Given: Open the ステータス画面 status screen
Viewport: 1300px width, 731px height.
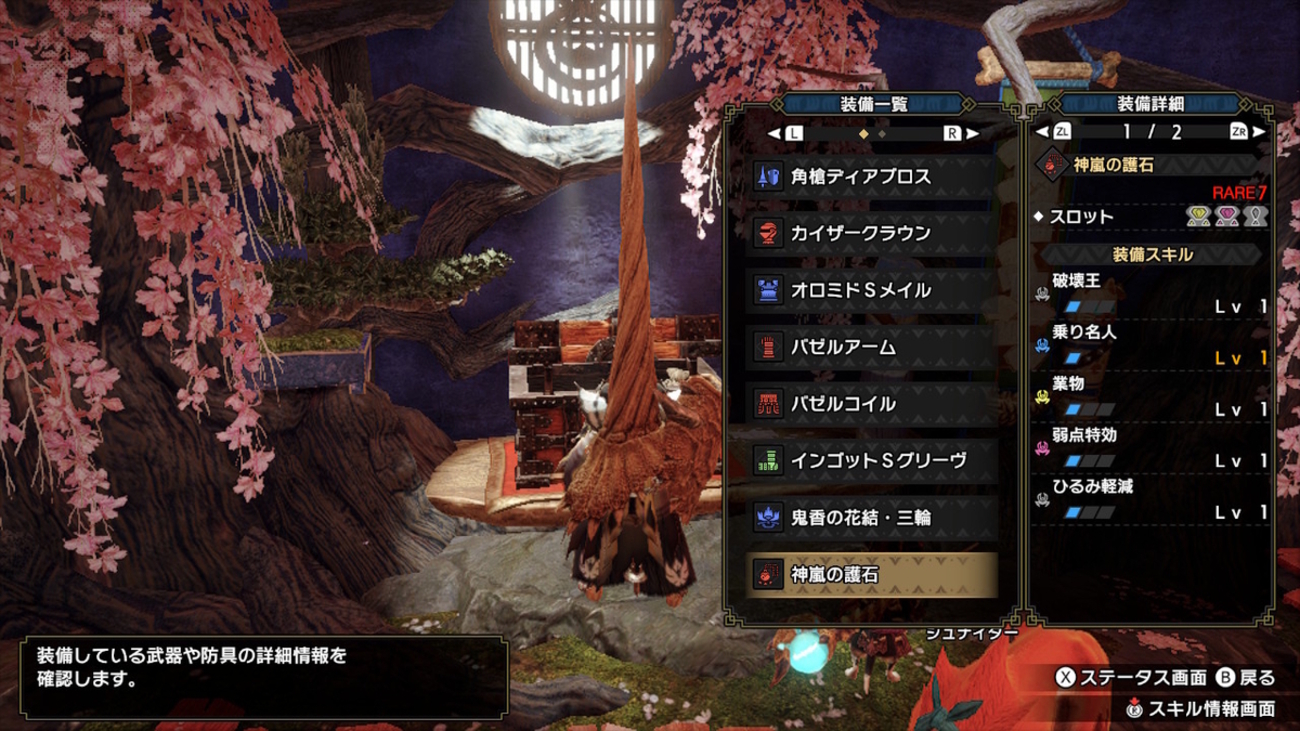Looking at the screenshot, I should click(1131, 678).
